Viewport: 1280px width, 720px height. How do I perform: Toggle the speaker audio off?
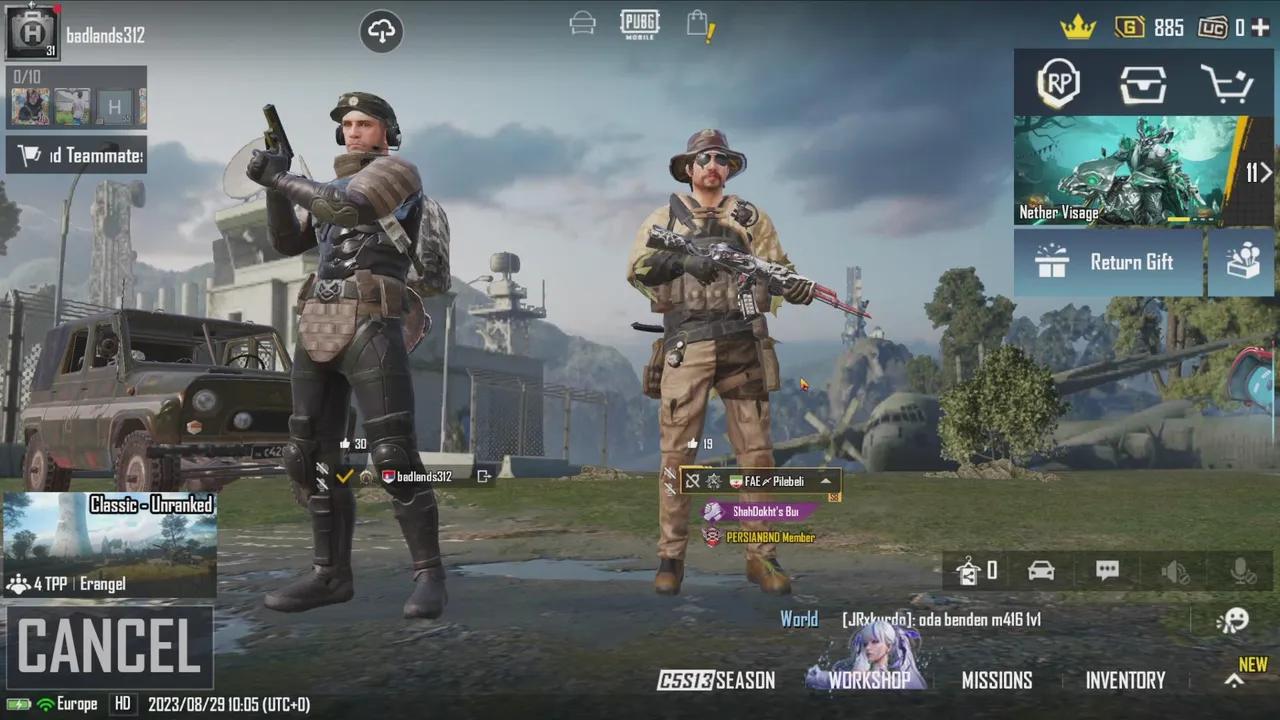click(x=1174, y=570)
